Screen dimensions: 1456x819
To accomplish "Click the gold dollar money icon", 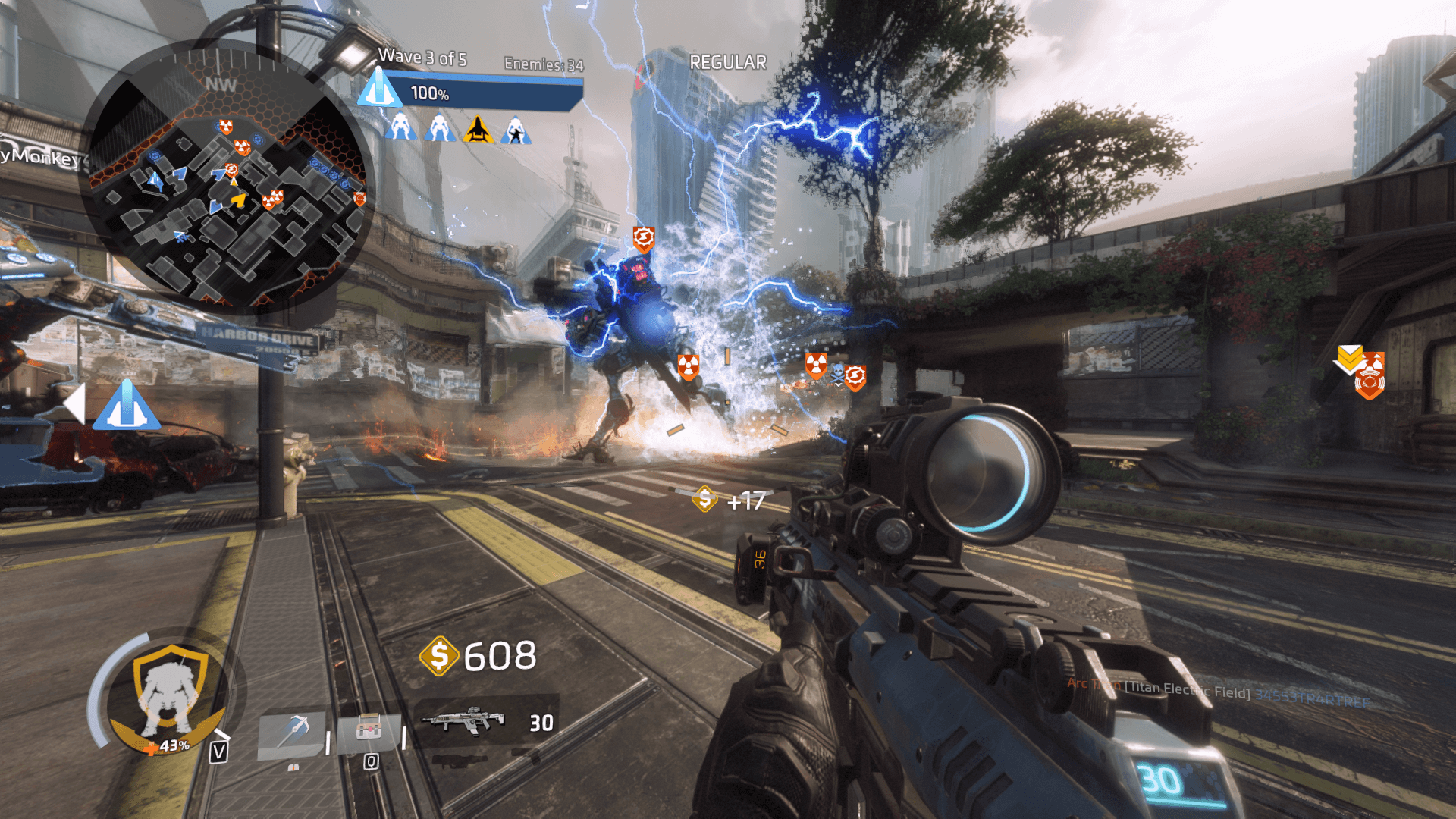I will coord(439,656).
